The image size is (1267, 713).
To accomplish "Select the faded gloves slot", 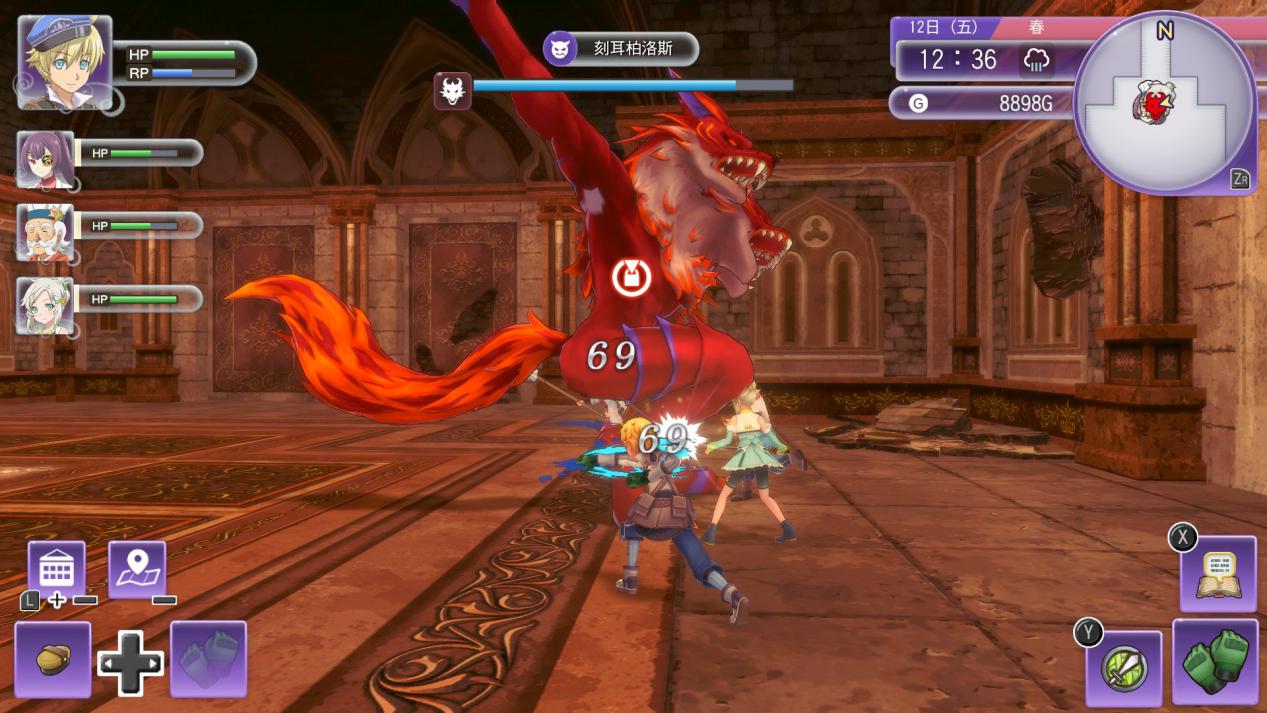I will click(208, 659).
